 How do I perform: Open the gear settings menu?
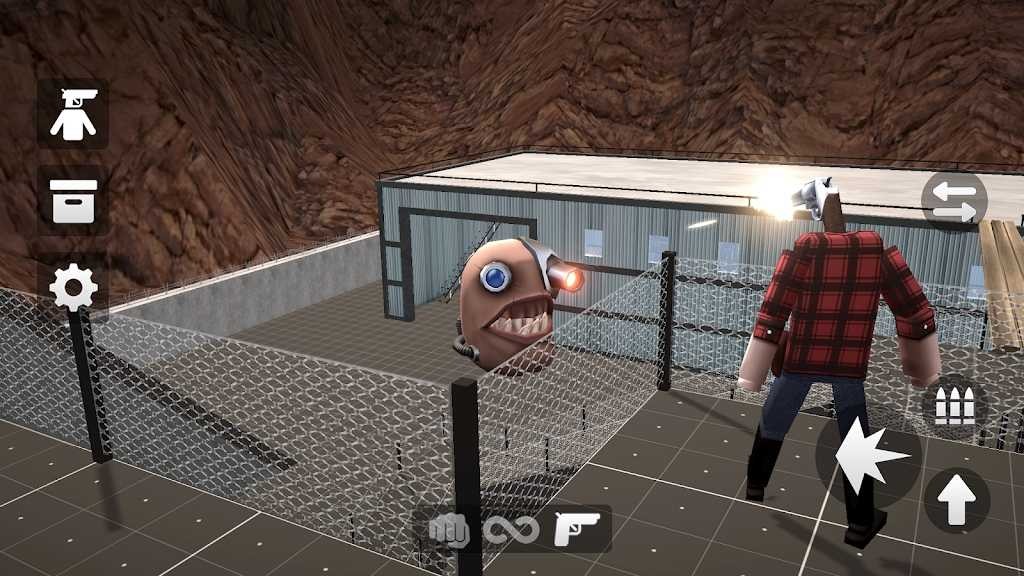coord(73,289)
